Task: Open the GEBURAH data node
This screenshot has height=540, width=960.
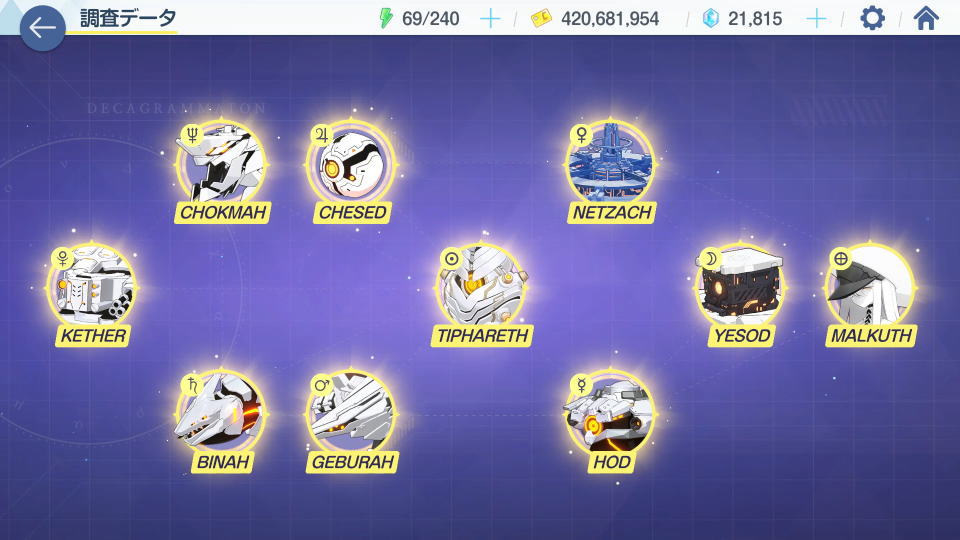Action: click(x=351, y=414)
